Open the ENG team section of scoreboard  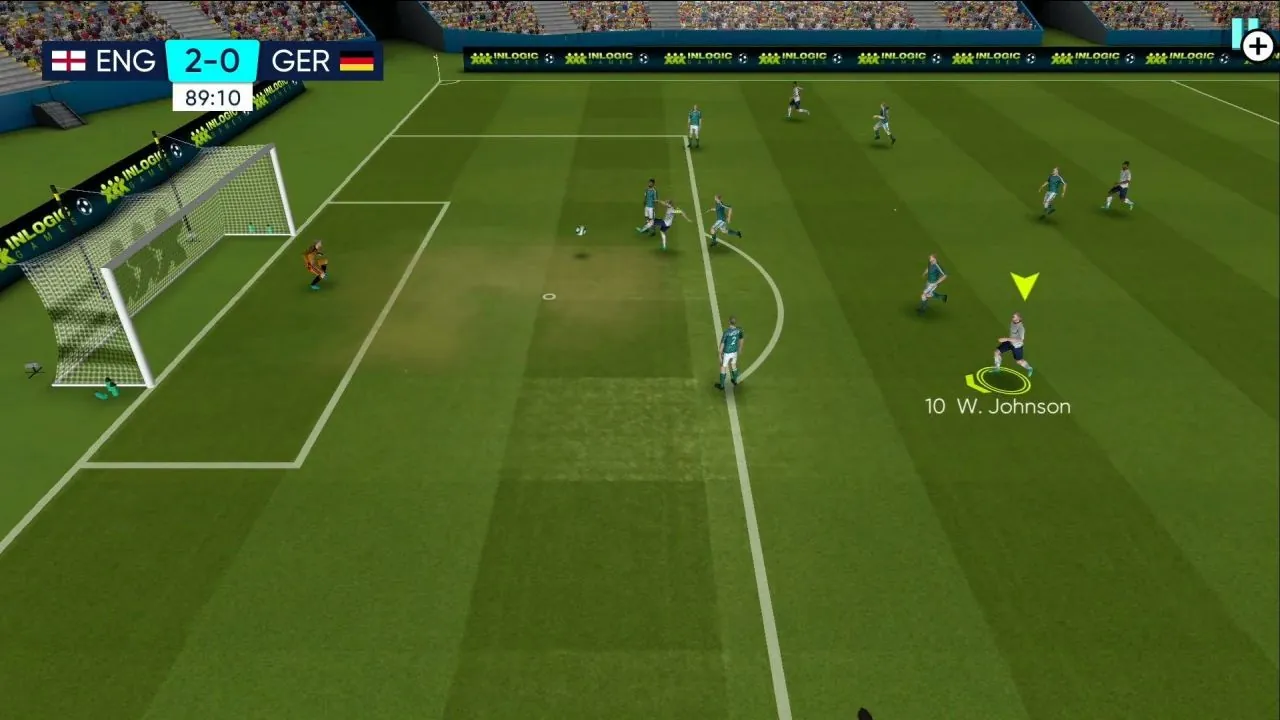[127, 61]
